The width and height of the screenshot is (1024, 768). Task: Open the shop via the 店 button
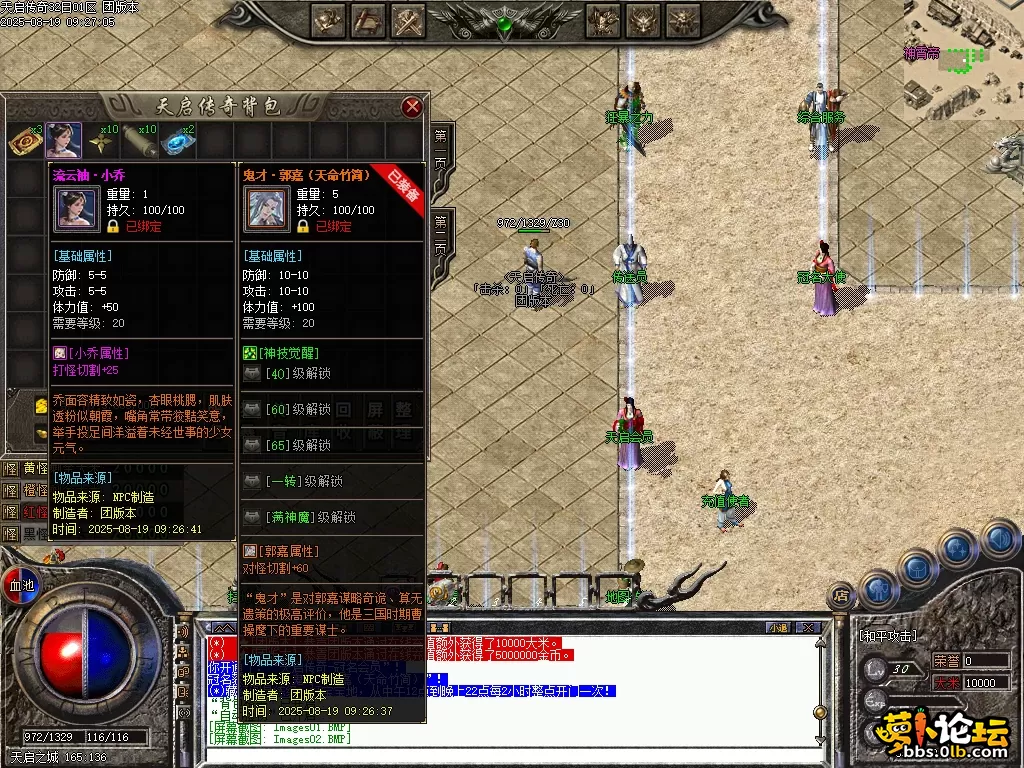click(841, 597)
